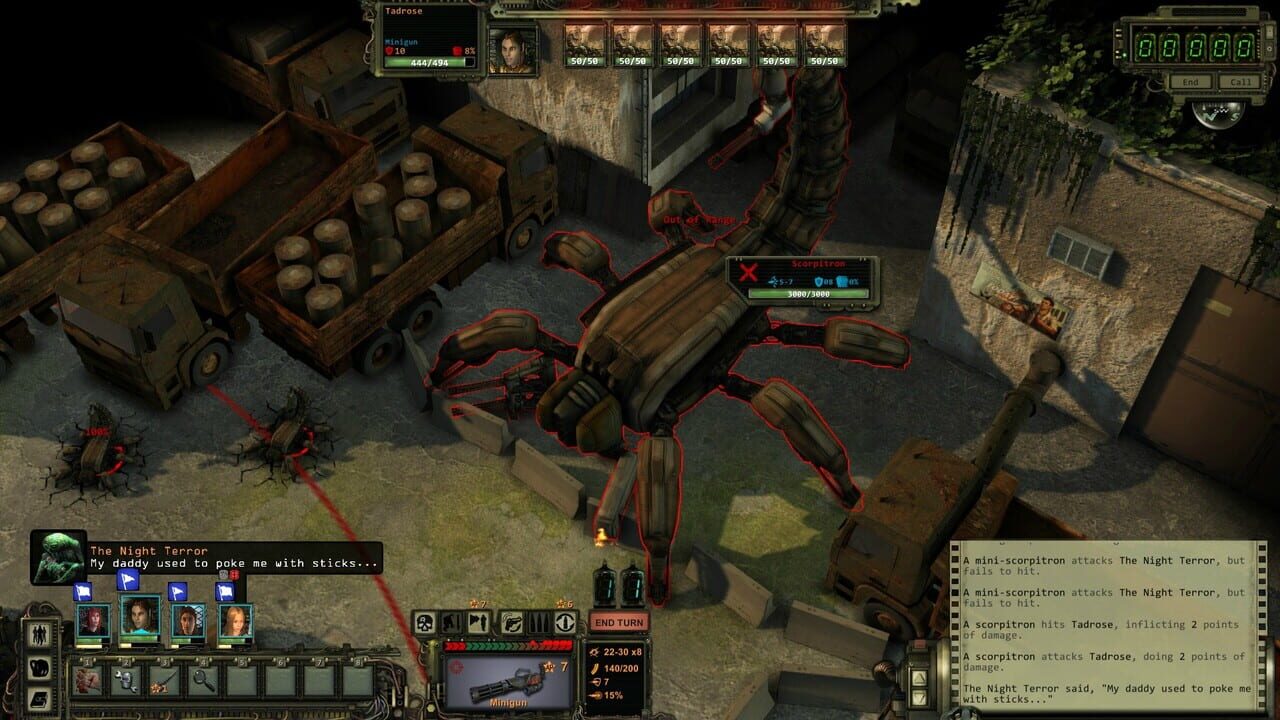The height and width of the screenshot is (720, 1280).
Task: Toggle the flag above the blonde character's portrait
Action: 226,591
